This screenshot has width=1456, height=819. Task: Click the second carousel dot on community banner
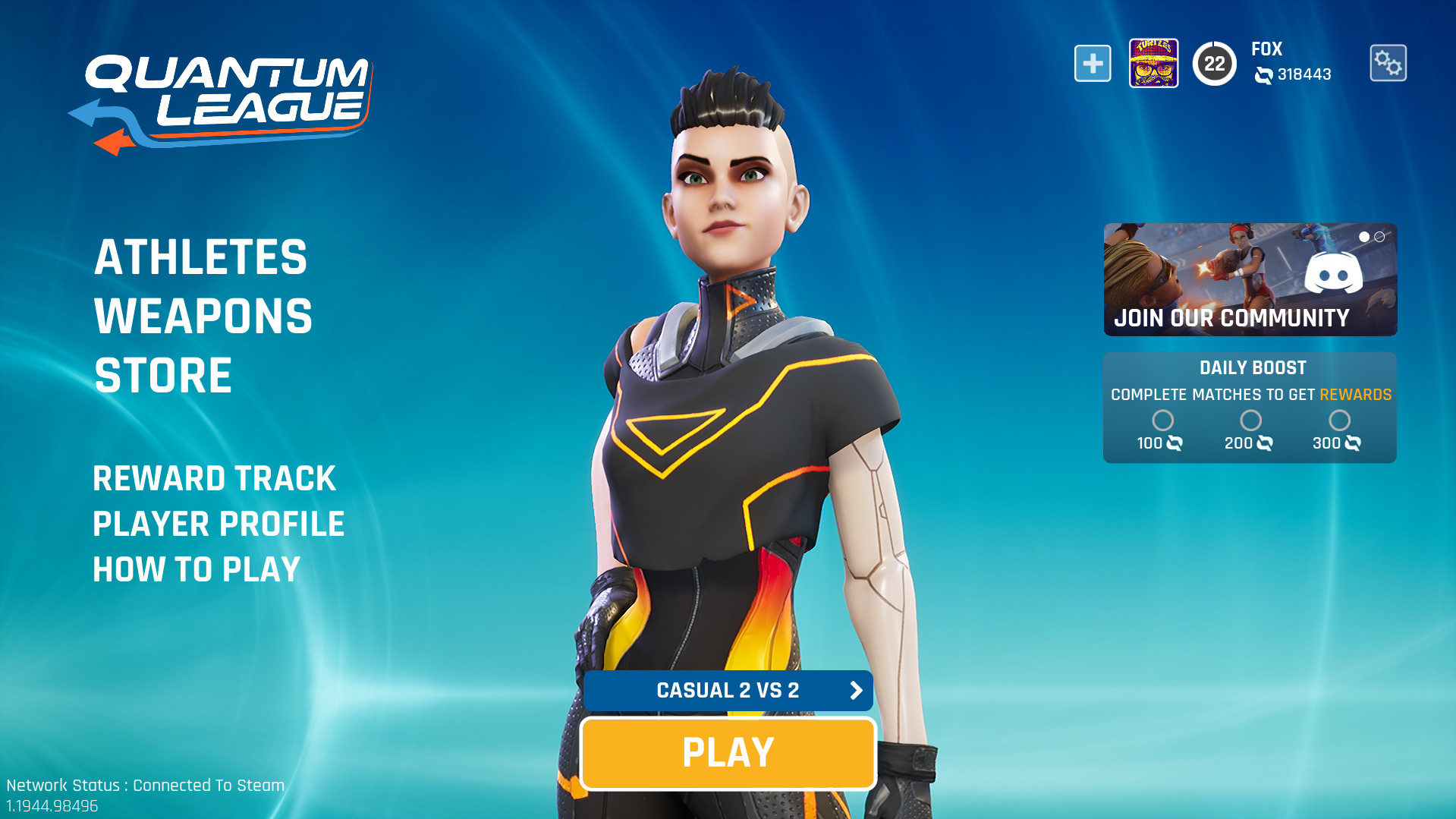1378,237
